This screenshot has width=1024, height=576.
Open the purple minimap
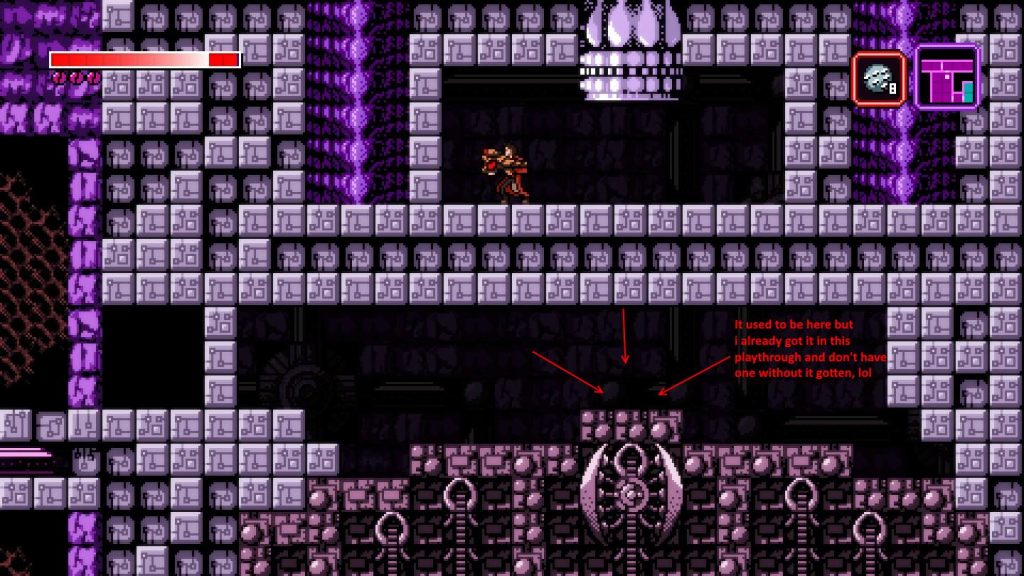[x=947, y=77]
